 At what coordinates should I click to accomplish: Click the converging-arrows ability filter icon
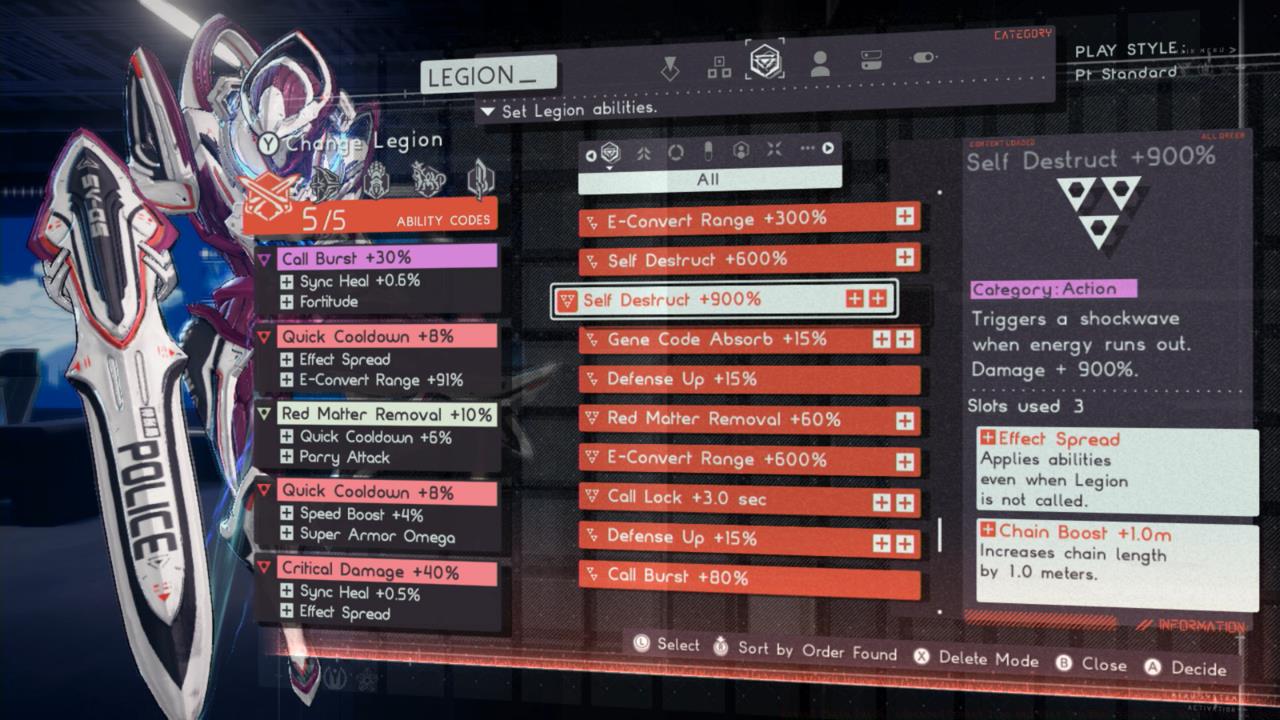[x=775, y=153]
